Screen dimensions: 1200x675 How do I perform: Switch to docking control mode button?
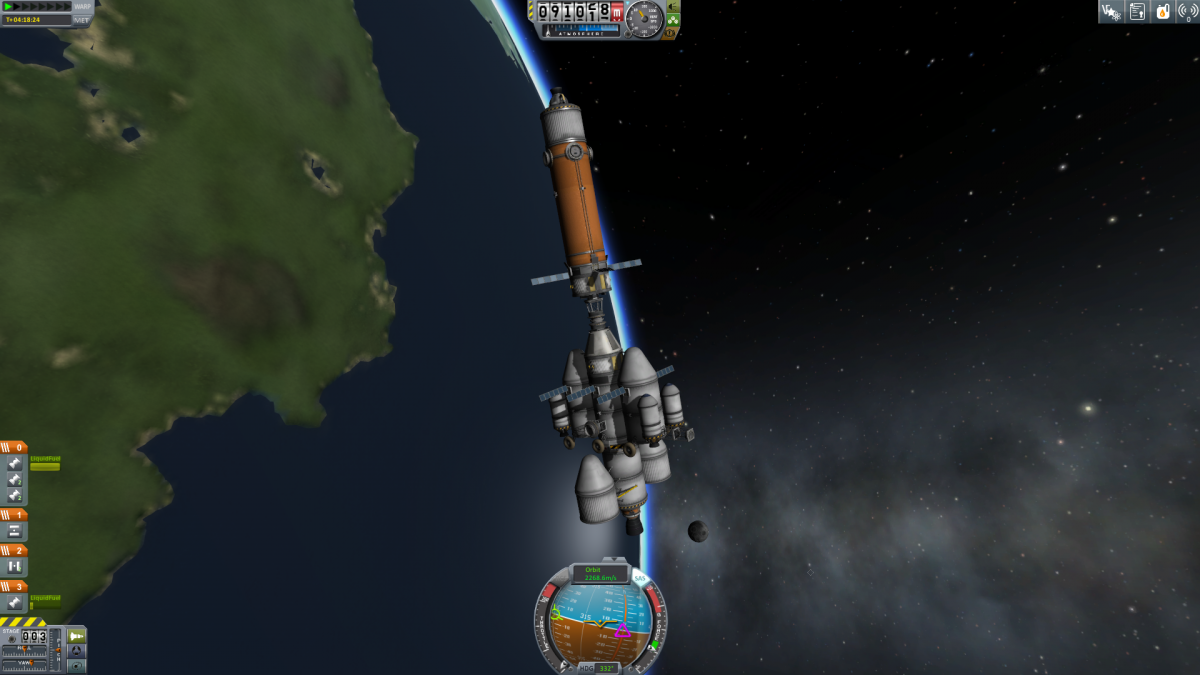point(76,651)
